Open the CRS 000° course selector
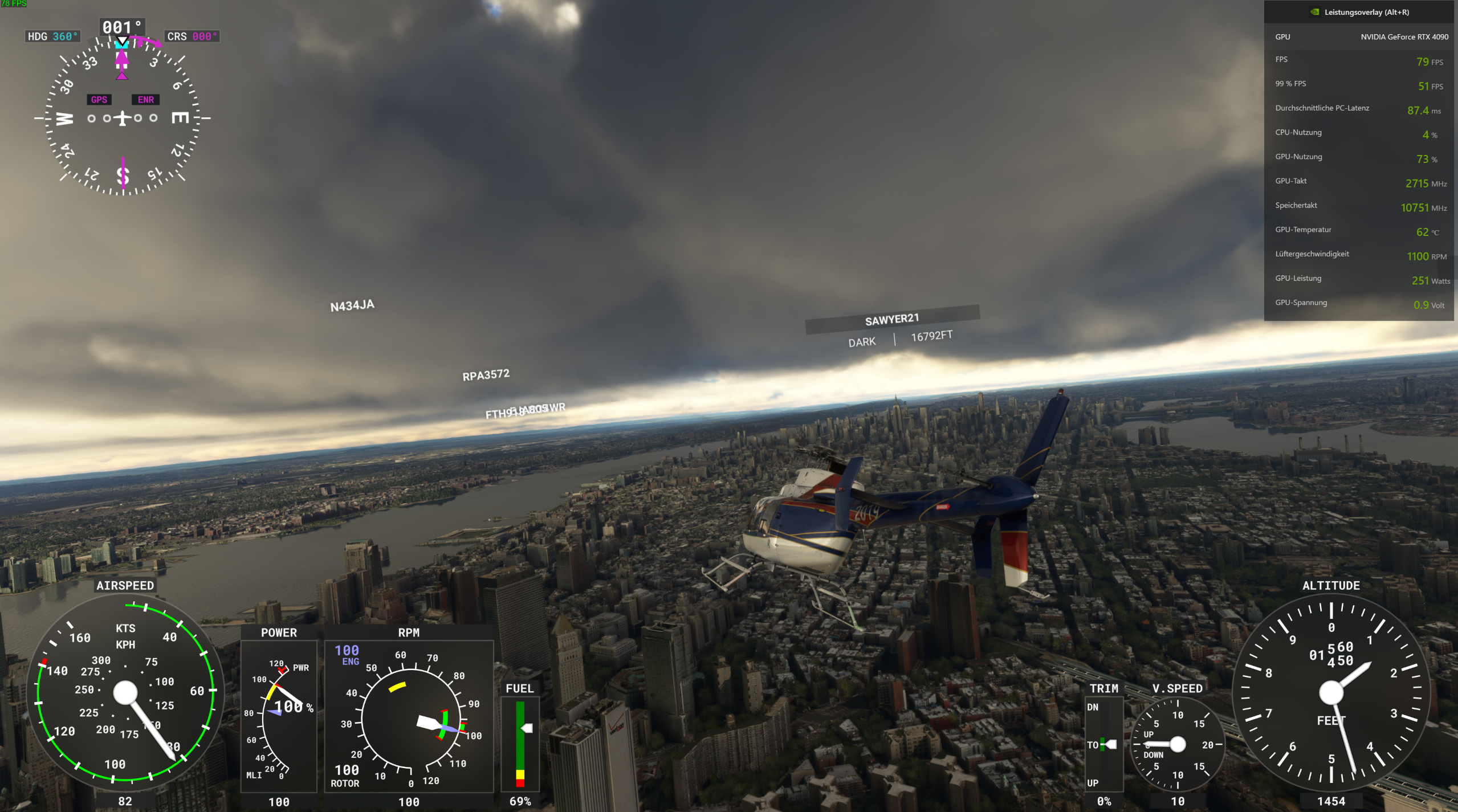 tap(192, 35)
